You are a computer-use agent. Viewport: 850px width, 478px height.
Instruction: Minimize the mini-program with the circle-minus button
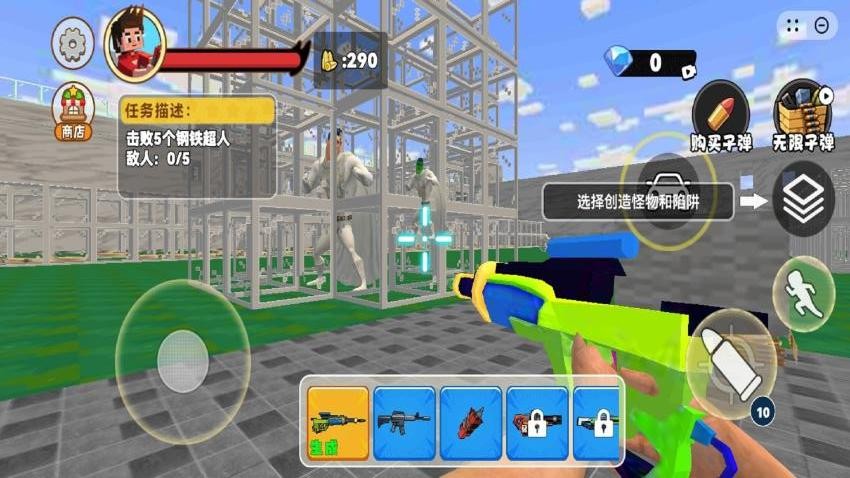pos(823,26)
